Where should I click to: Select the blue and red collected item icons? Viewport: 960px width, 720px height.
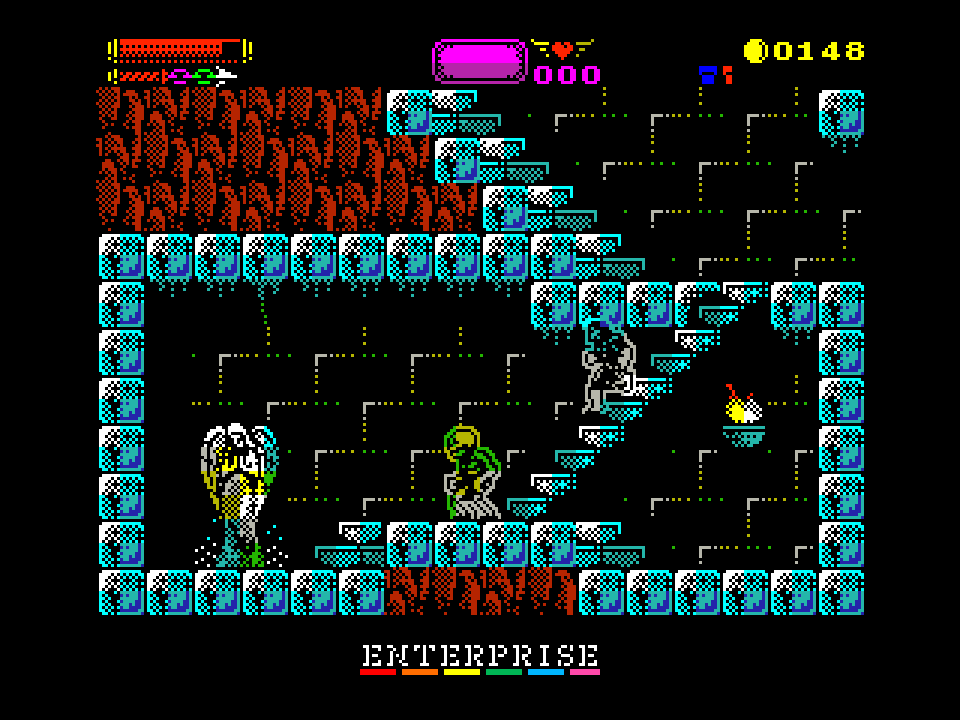(715, 74)
